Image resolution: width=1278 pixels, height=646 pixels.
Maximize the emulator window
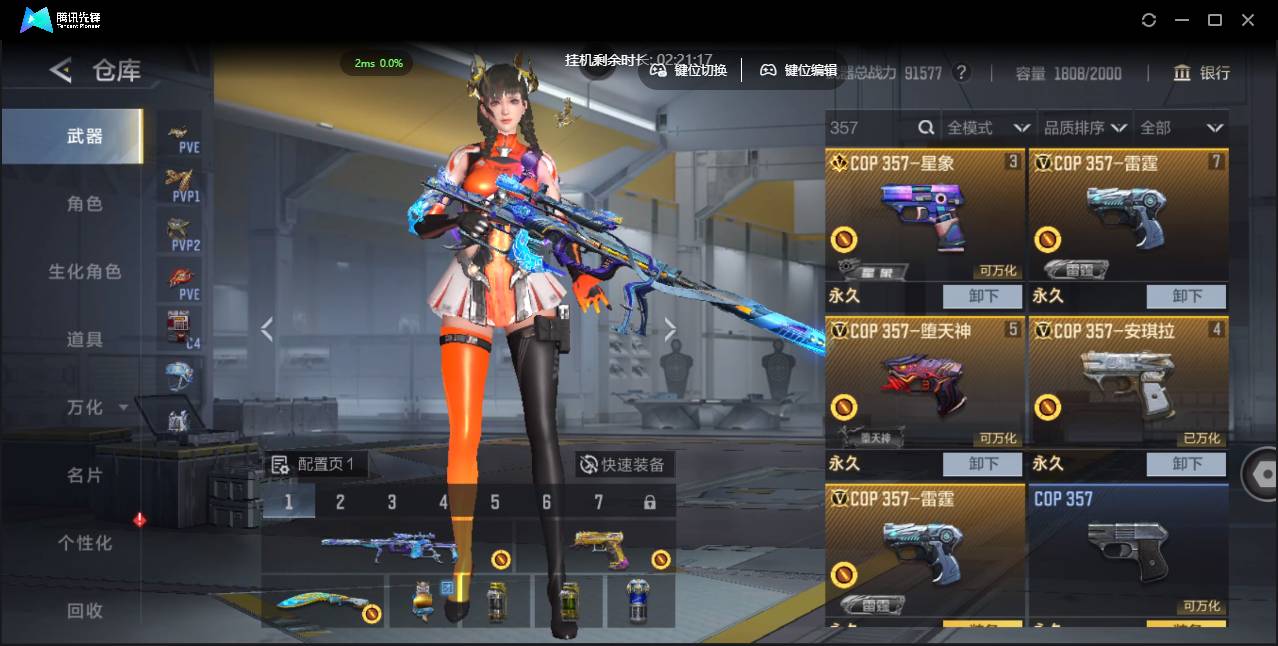coord(1215,20)
